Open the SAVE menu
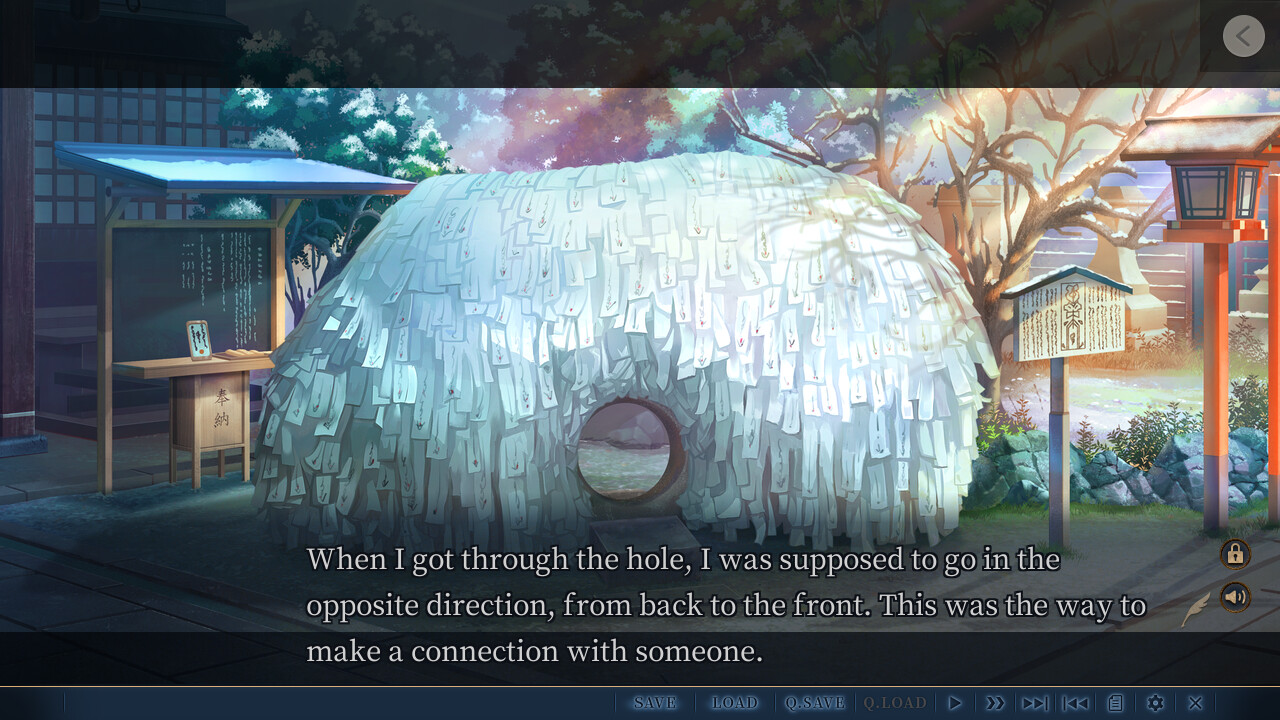 click(x=655, y=703)
